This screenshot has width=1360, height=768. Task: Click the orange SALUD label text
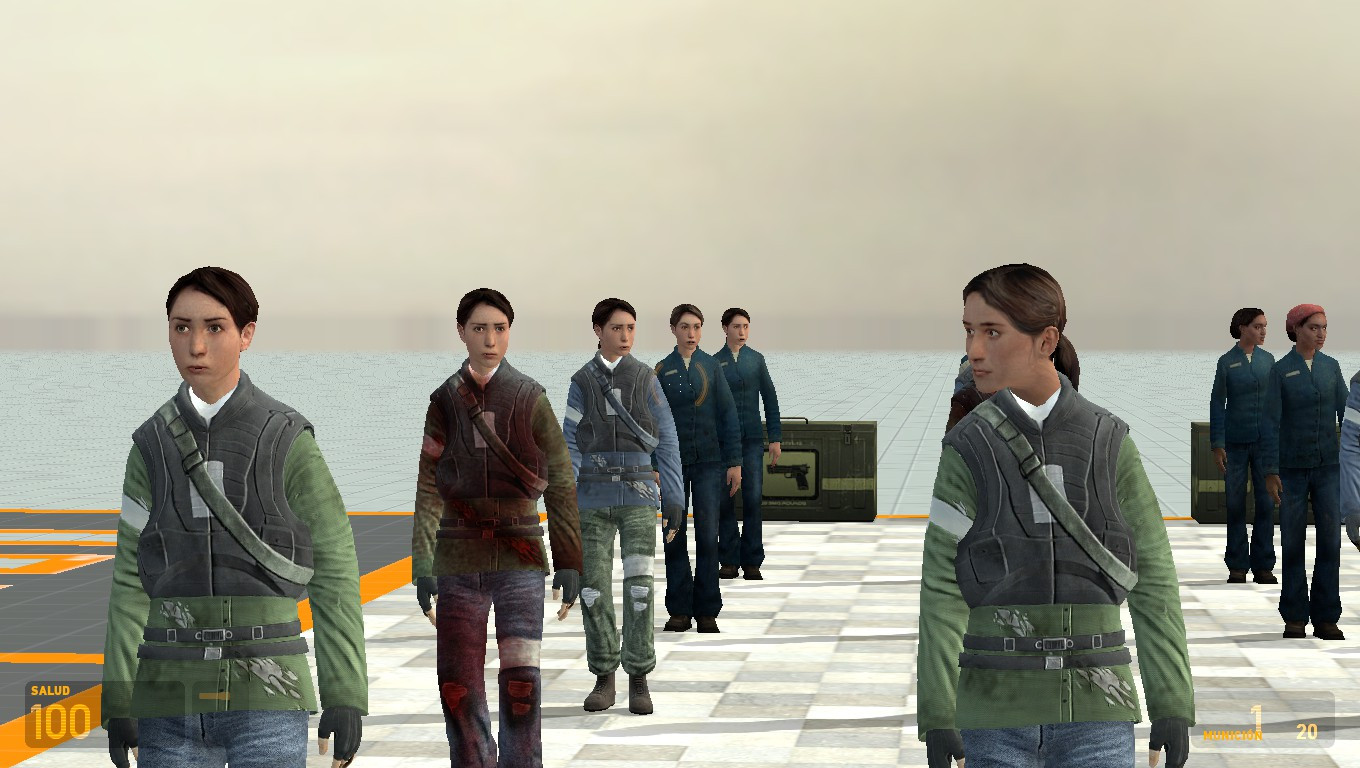tap(51, 690)
